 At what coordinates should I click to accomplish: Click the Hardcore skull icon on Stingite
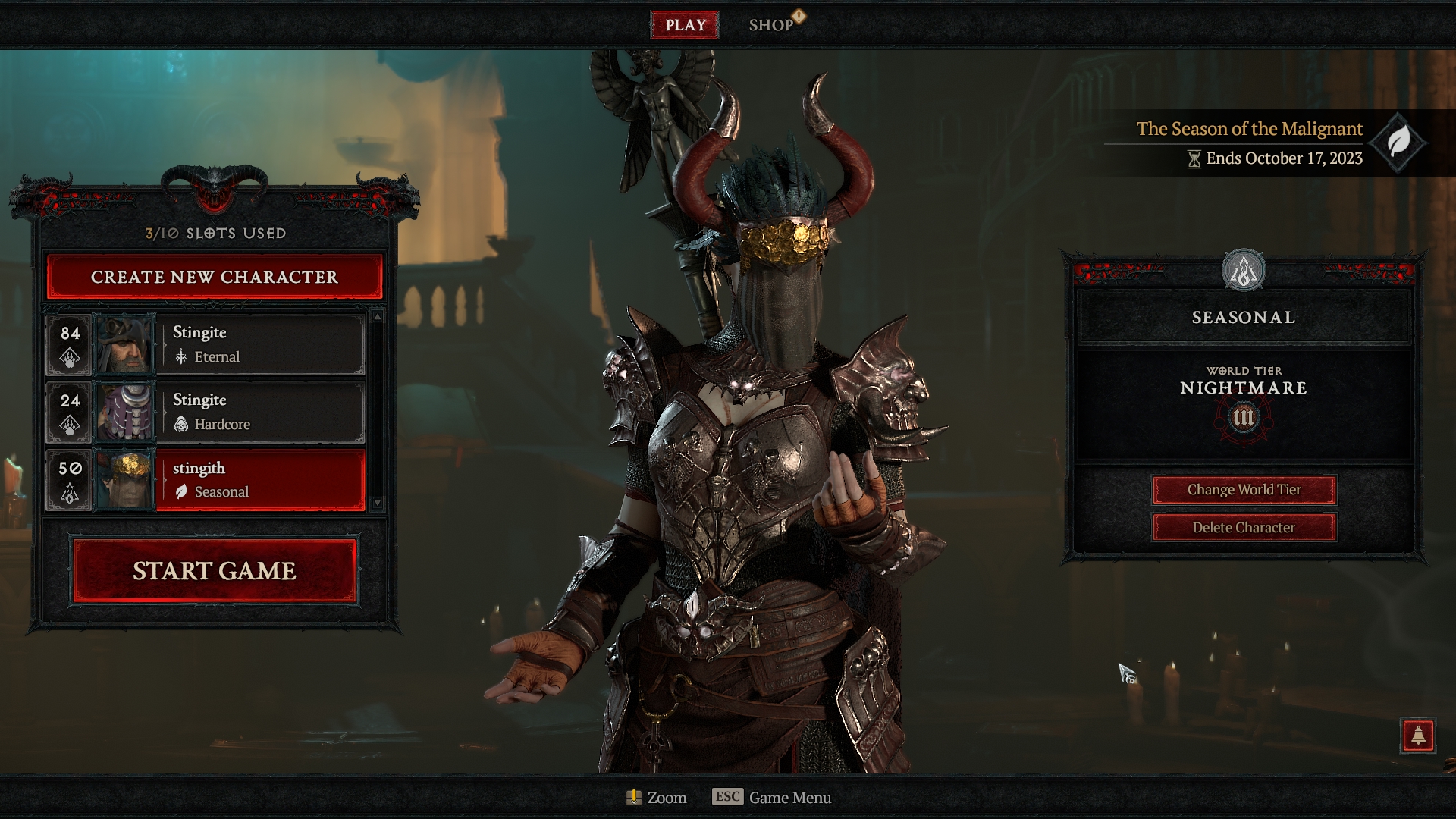point(182,425)
